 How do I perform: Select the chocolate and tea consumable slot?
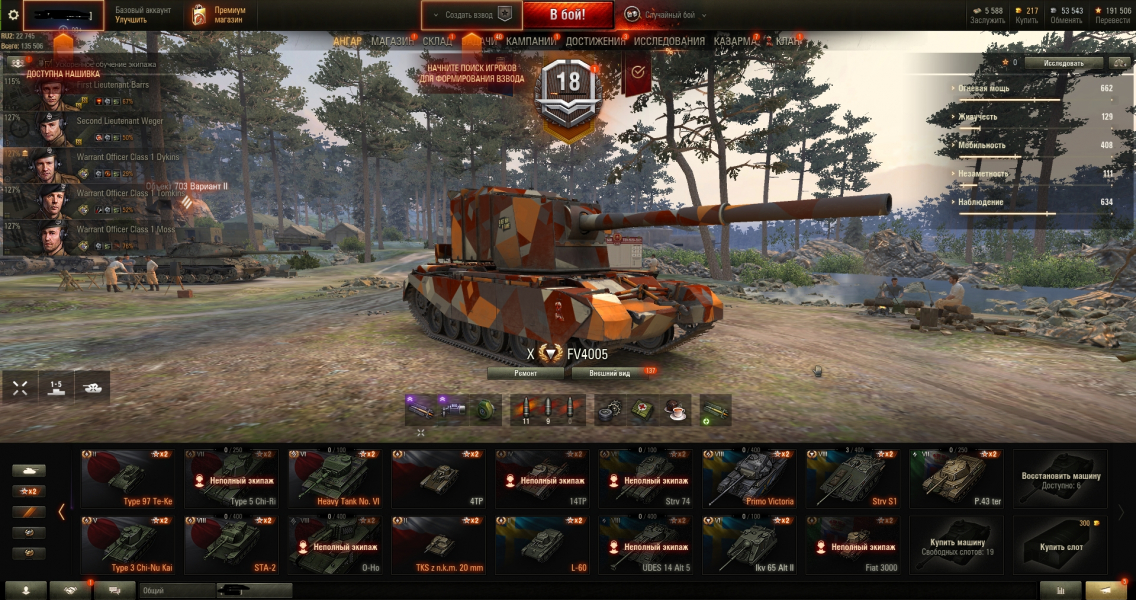(x=678, y=410)
